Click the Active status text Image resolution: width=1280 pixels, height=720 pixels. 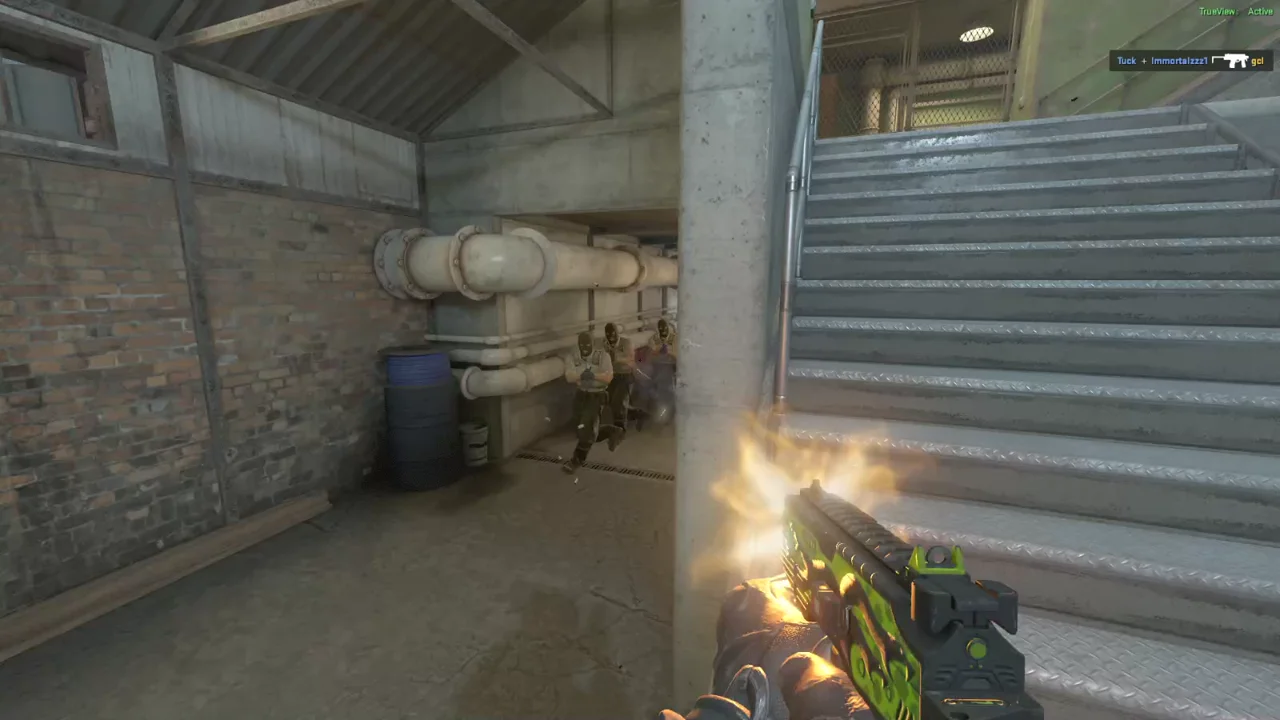click(x=1260, y=11)
